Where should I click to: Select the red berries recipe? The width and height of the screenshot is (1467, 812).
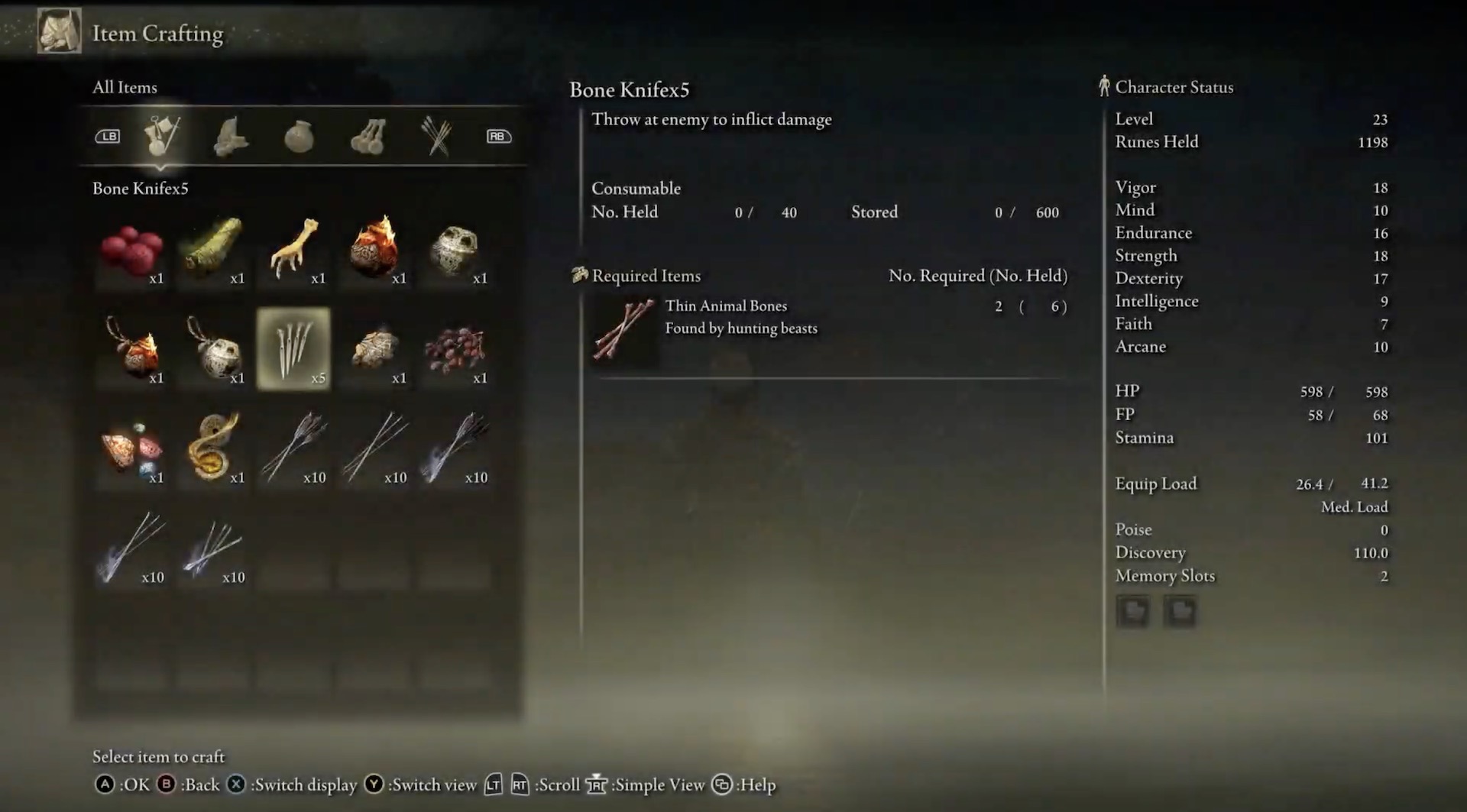point(133,251)
